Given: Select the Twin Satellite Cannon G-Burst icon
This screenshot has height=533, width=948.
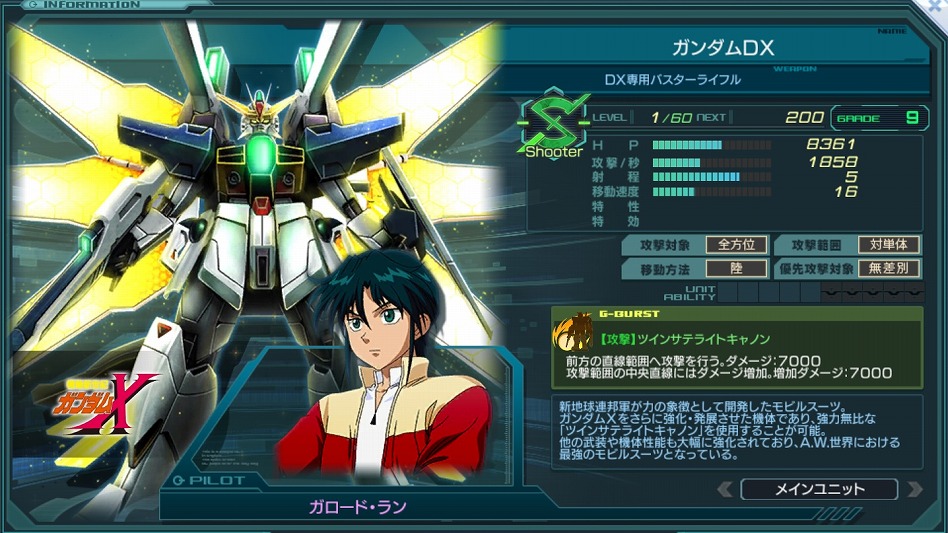Looking at the screenshot, I should tap(576, 329).
